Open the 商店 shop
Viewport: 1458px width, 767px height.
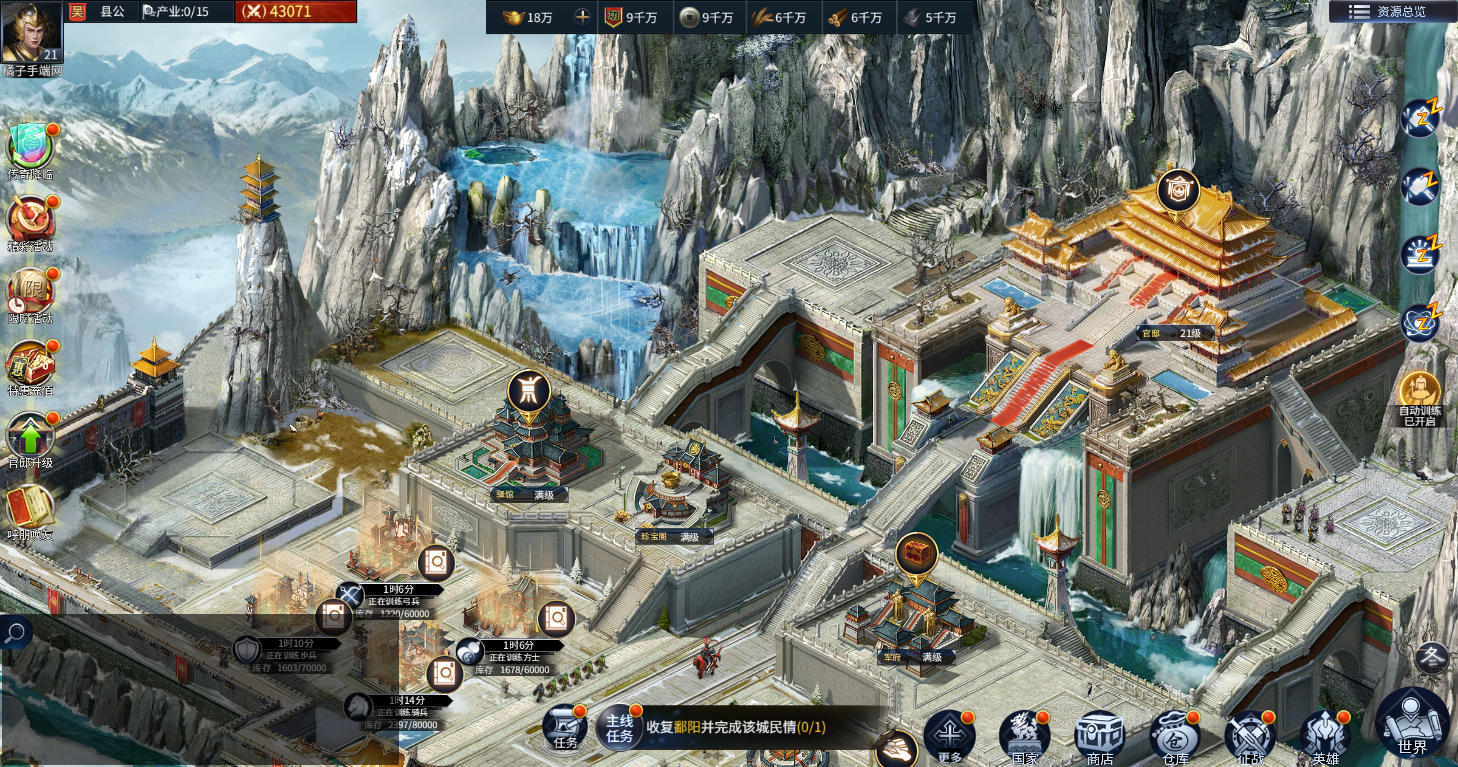1099,737
